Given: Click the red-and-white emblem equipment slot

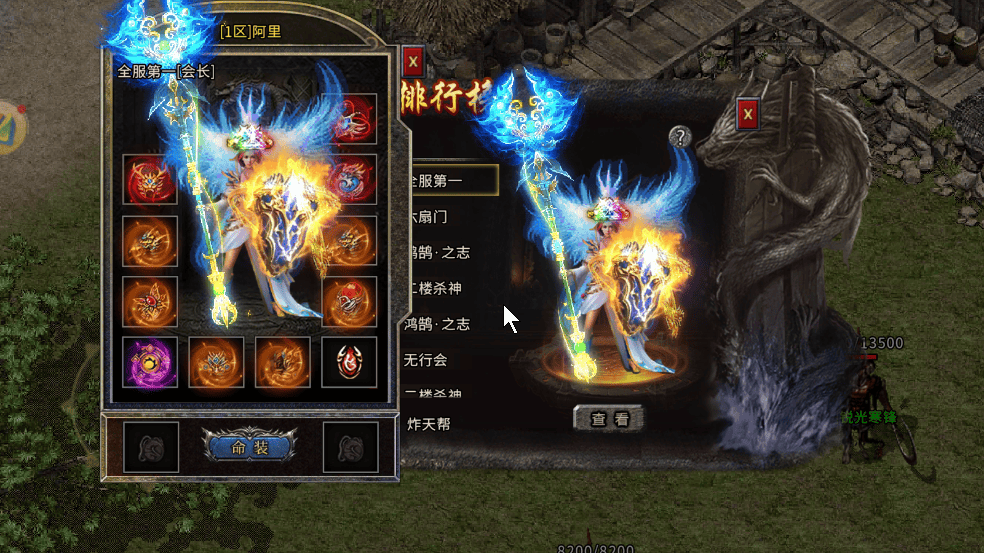Looking at the screenshot, I should 349,362.
